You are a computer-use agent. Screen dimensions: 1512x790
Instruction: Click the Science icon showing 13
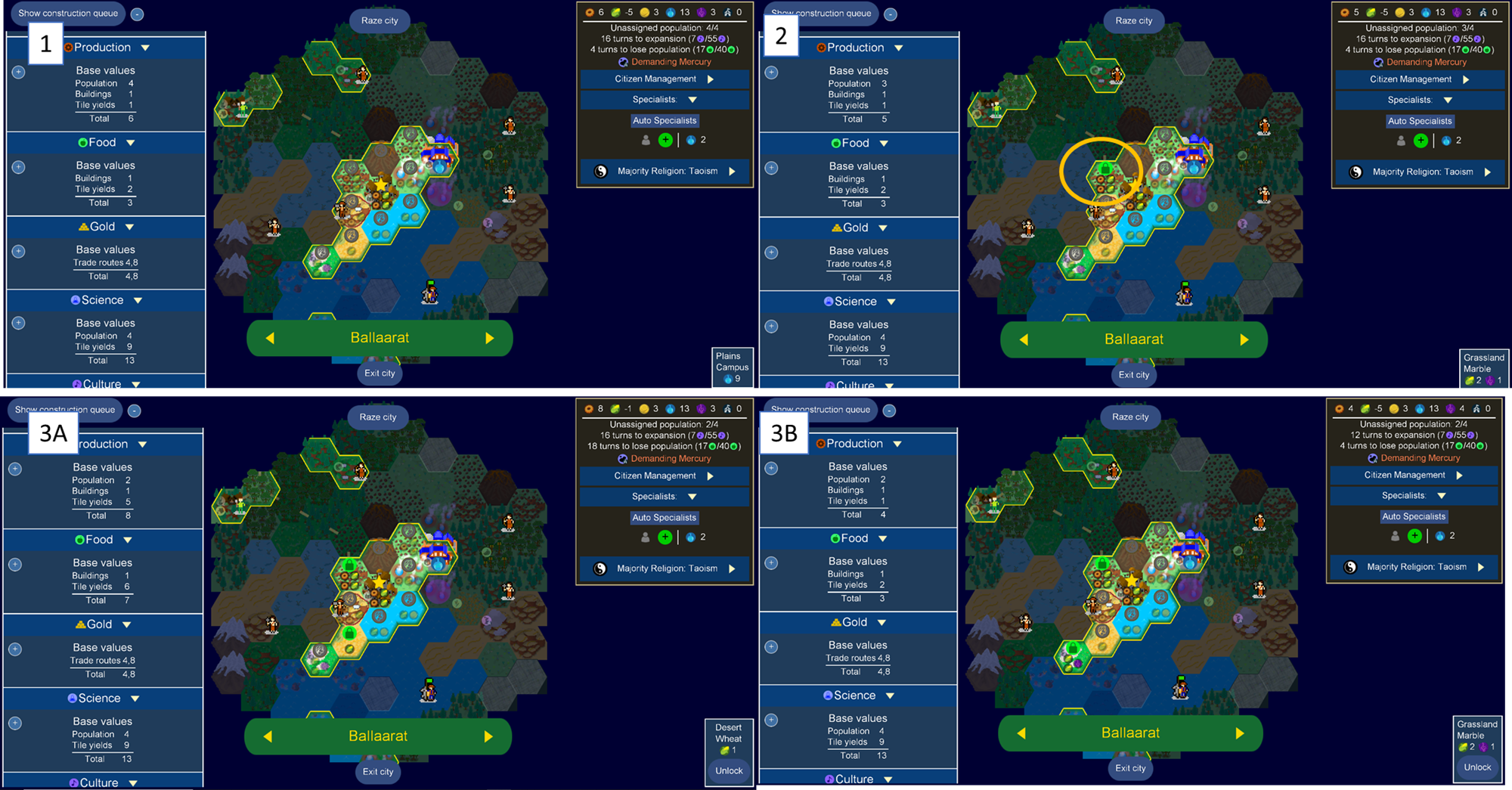point(671,12)
